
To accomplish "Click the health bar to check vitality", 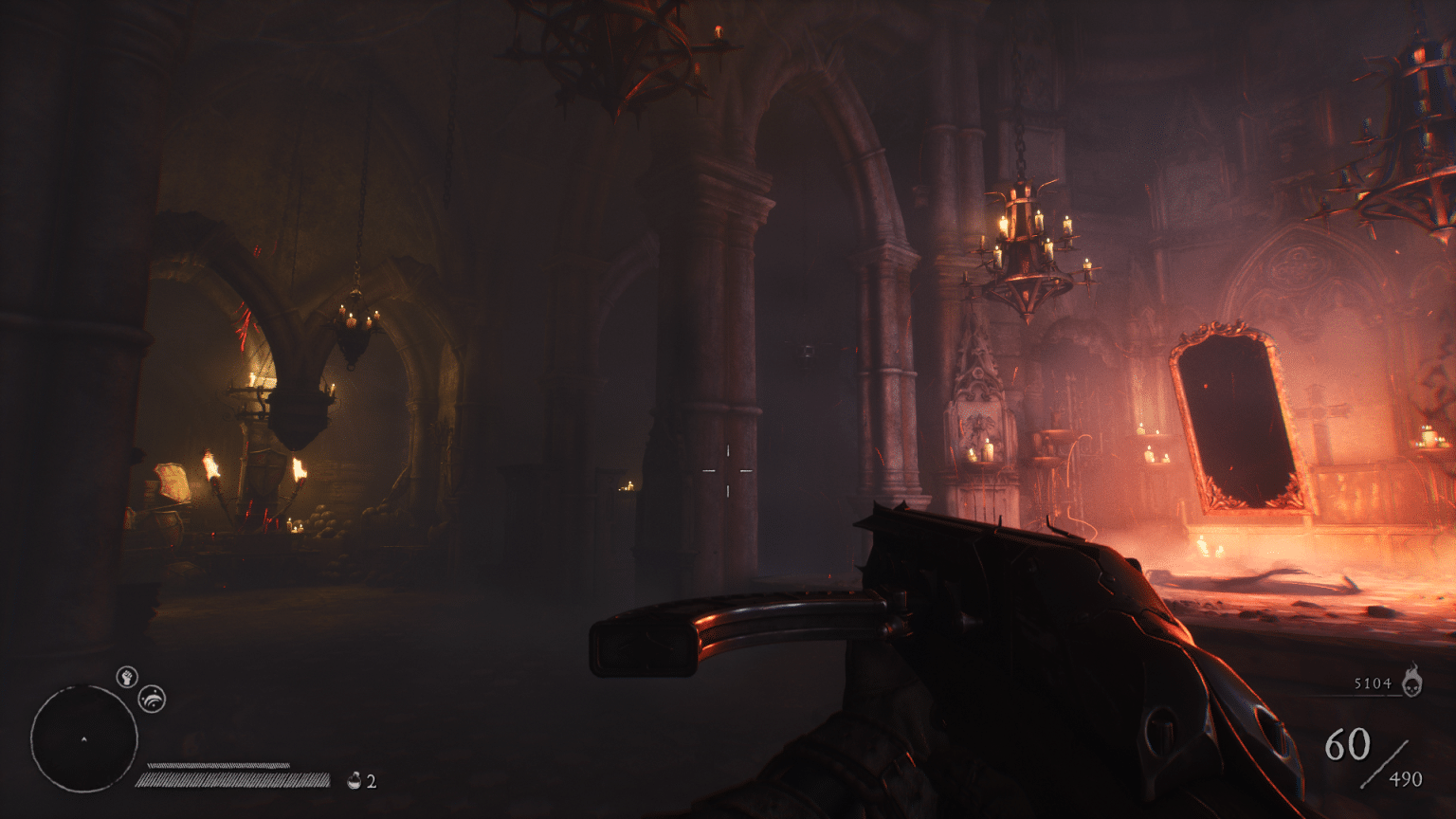I will click(232, 780).
